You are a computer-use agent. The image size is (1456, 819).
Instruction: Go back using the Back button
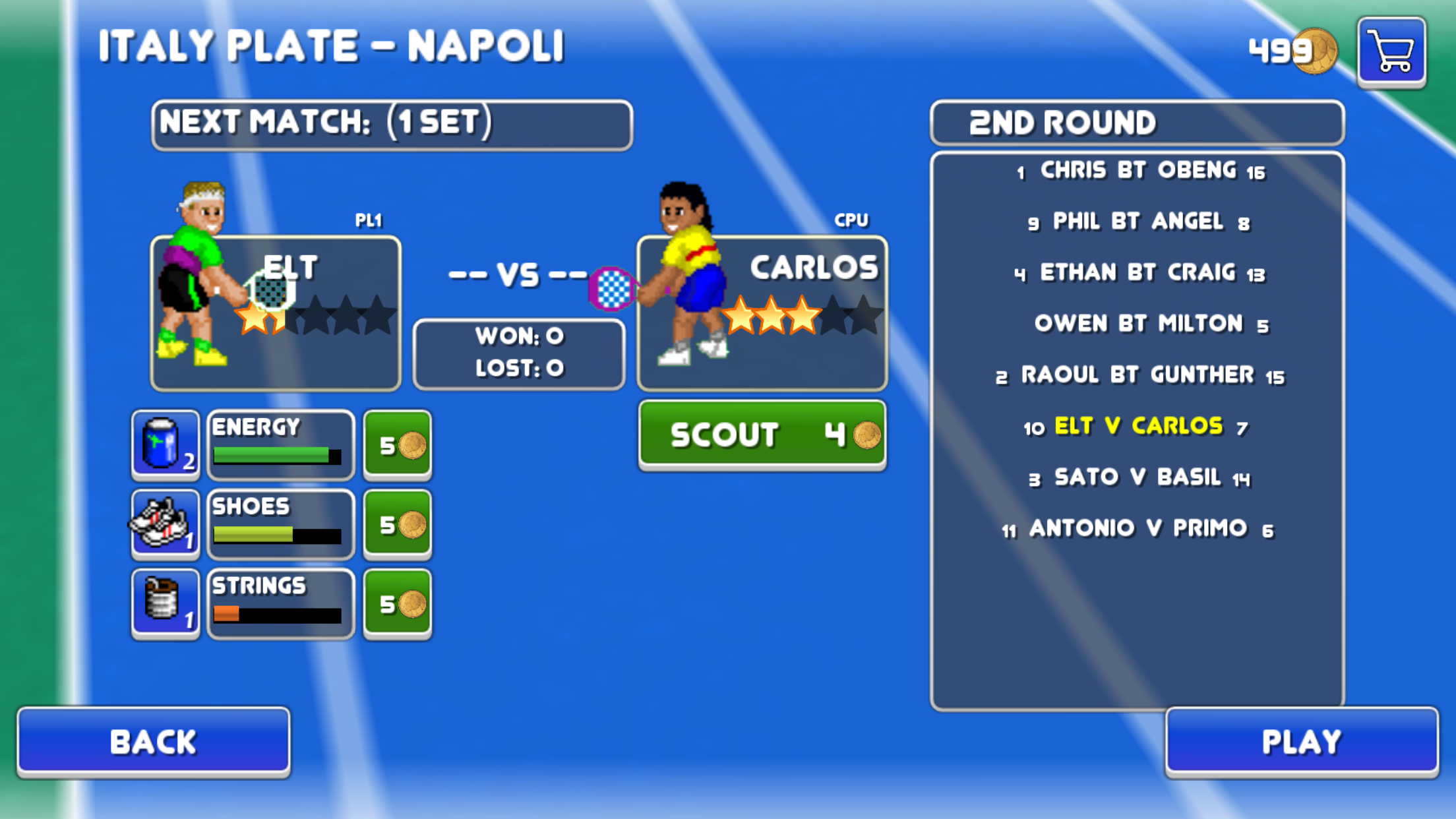[153, 741]
